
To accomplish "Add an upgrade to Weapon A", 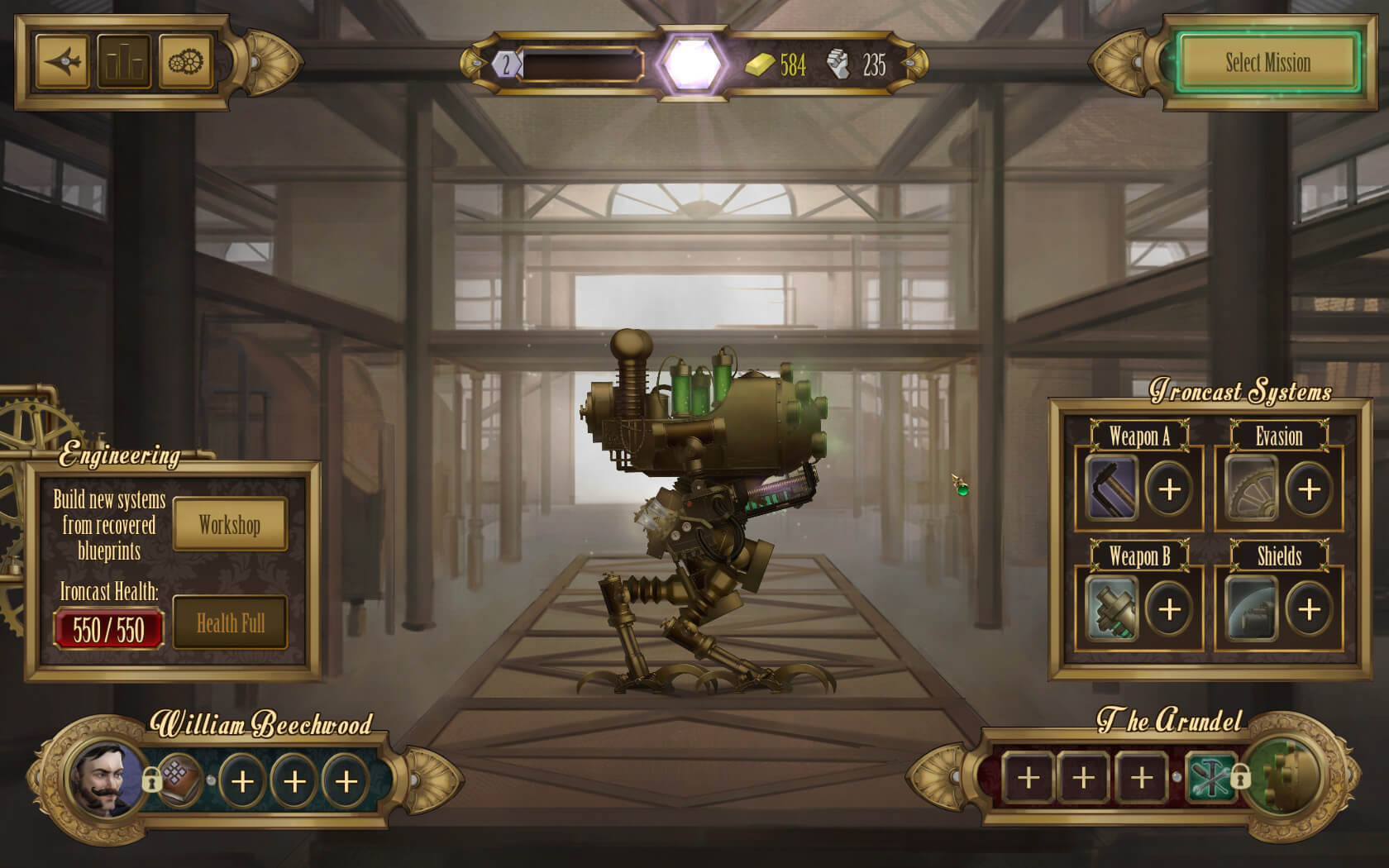I will pyautogui.click(x=1169, y=489).
